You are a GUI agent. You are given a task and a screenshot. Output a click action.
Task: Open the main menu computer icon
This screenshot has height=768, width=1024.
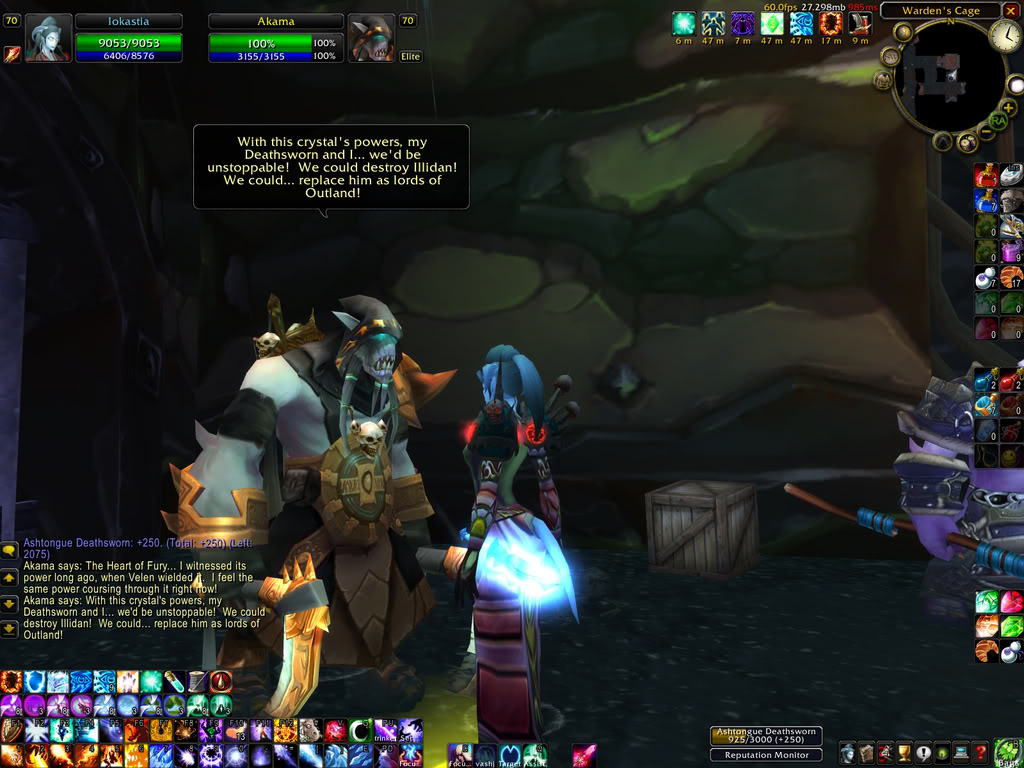pos(962,752)
